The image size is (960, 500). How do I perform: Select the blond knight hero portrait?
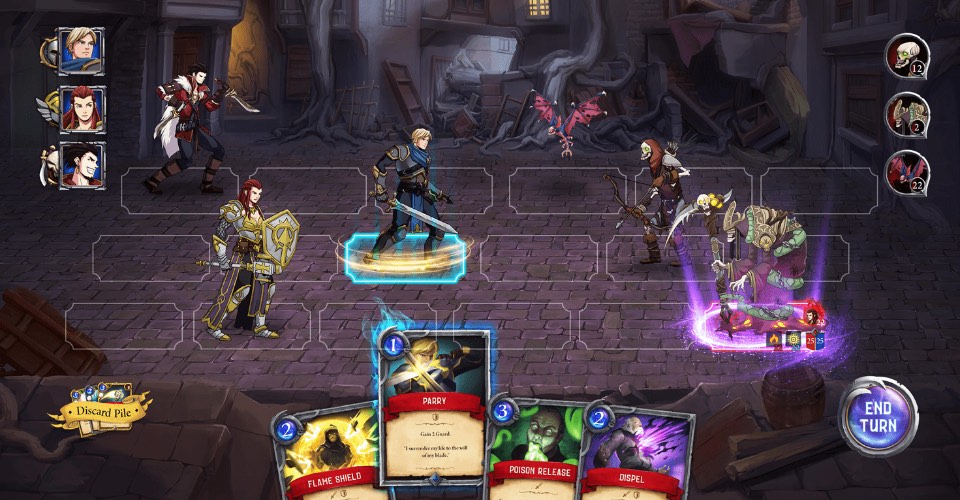click(x=76, y=50)
